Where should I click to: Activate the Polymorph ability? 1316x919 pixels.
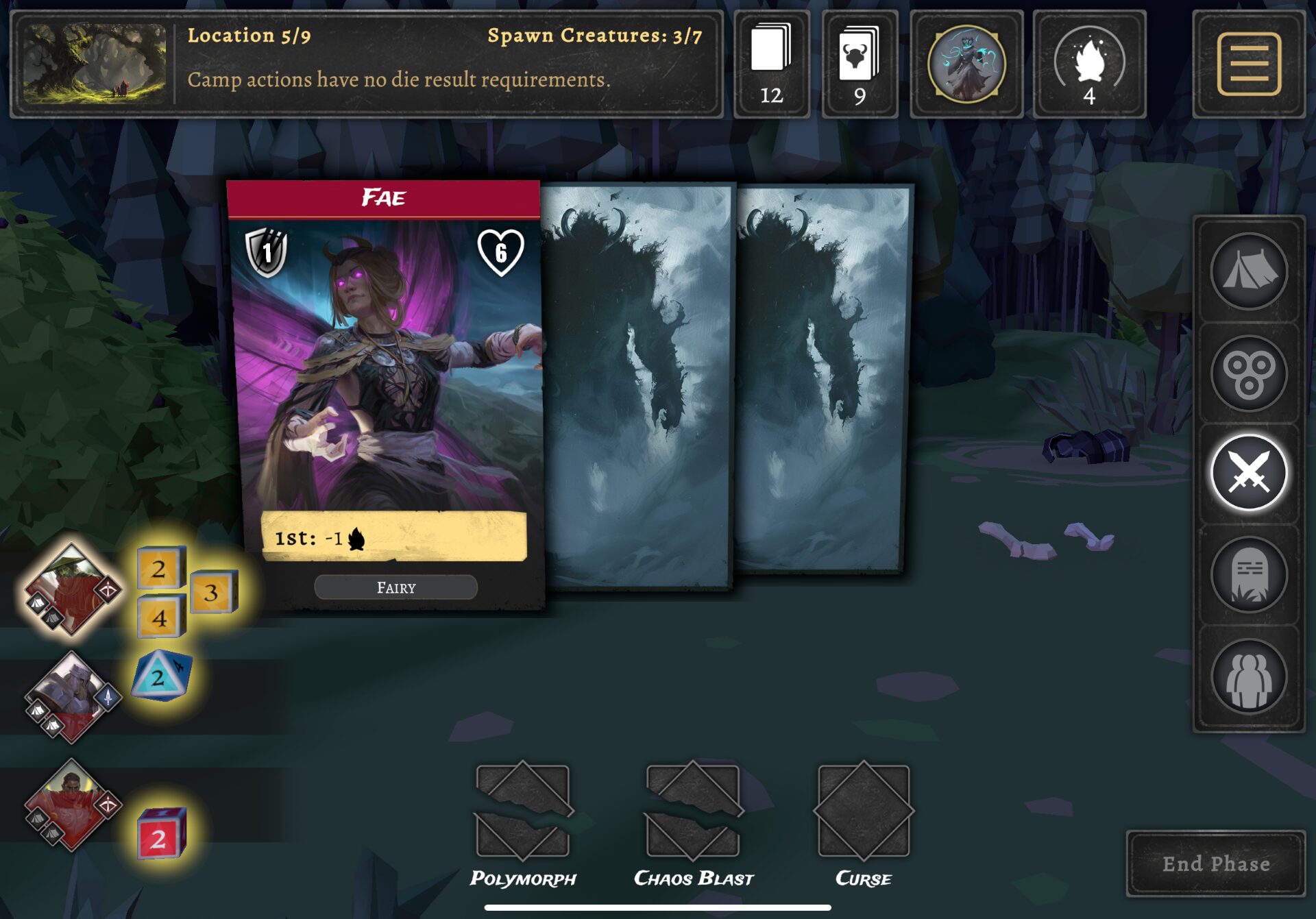pos(523,812)
